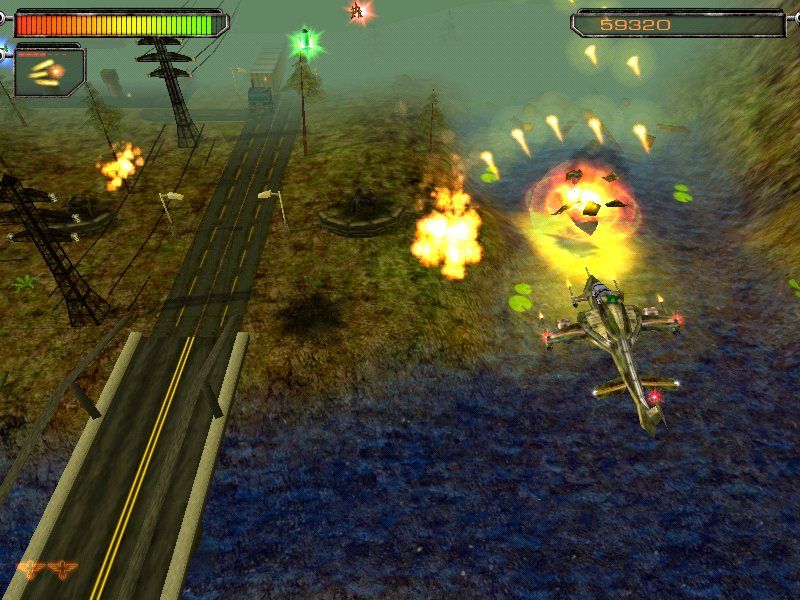Select the current weapon missile icon
Viewport: 800px width, 600px height.
point(49,71)
